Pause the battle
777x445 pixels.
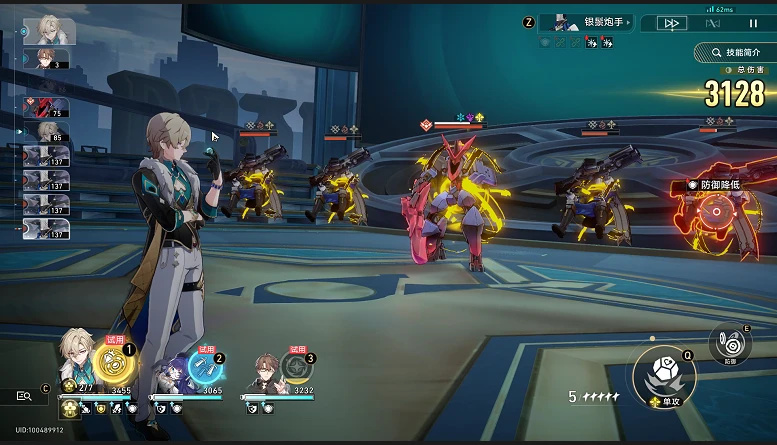pos(754,23)
